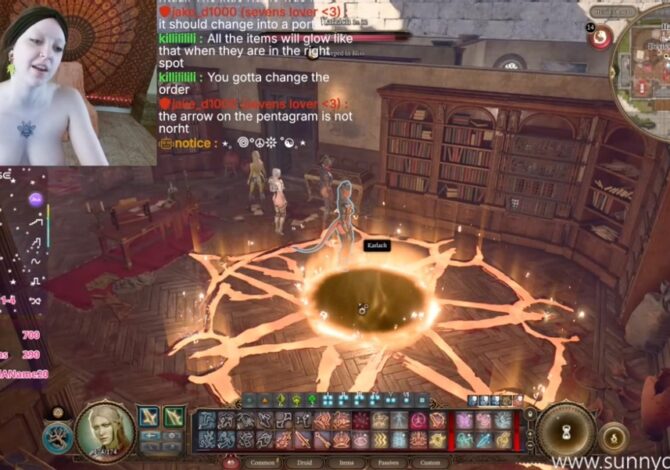The image size is (670, 470).
Task: Show the Passives hotbar tab
Action: (390, 463)
